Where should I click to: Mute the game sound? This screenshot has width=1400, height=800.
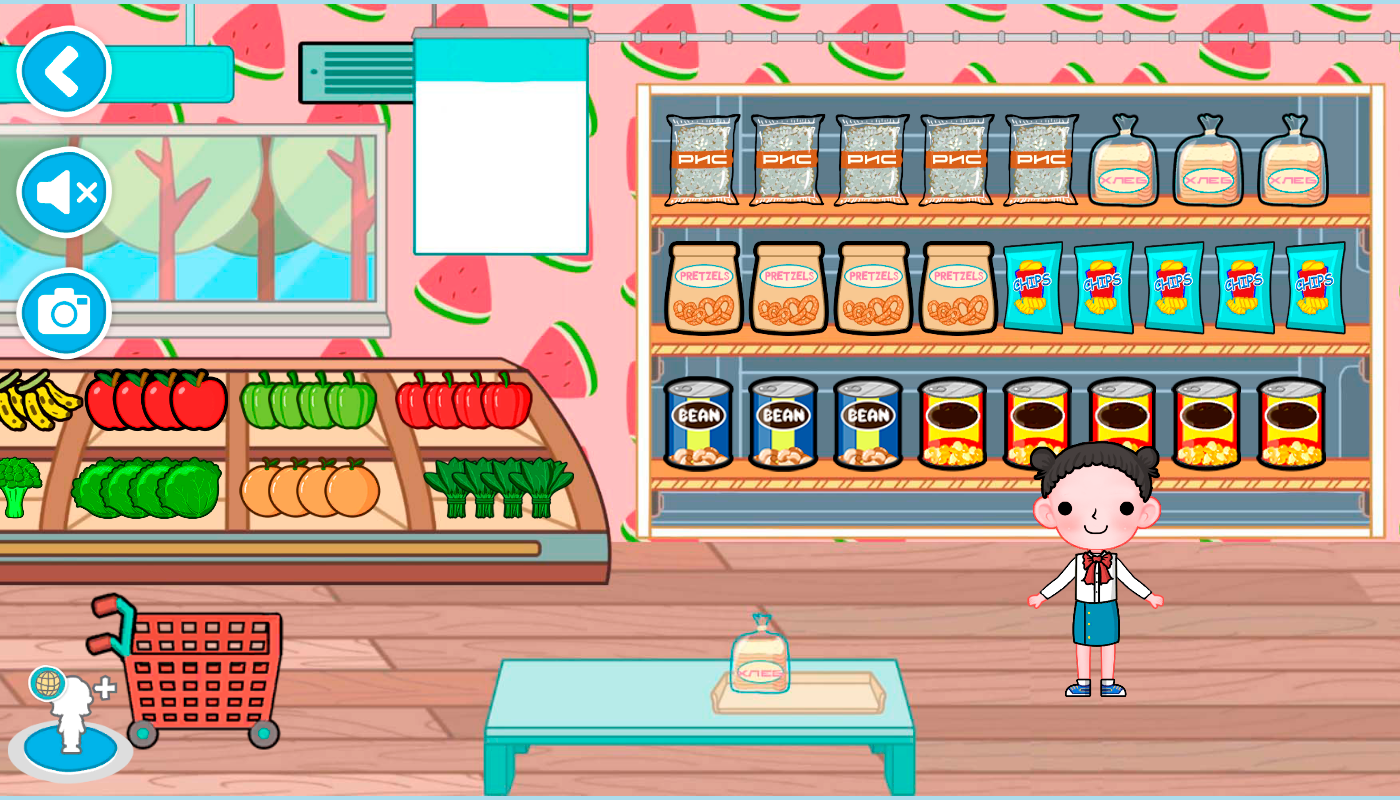[x=62, y=191]
